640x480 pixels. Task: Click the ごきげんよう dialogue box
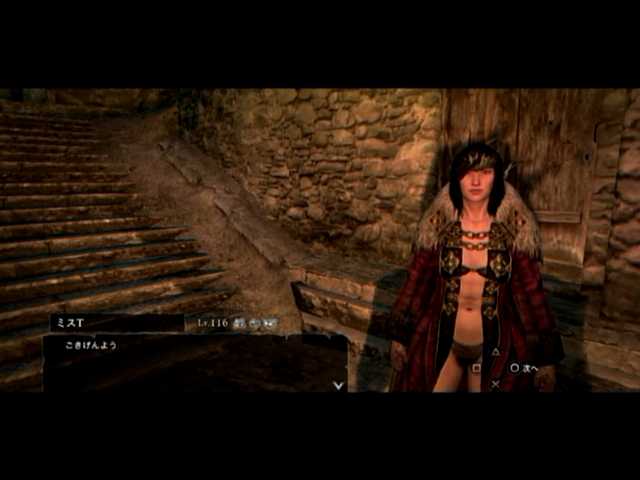195,362
